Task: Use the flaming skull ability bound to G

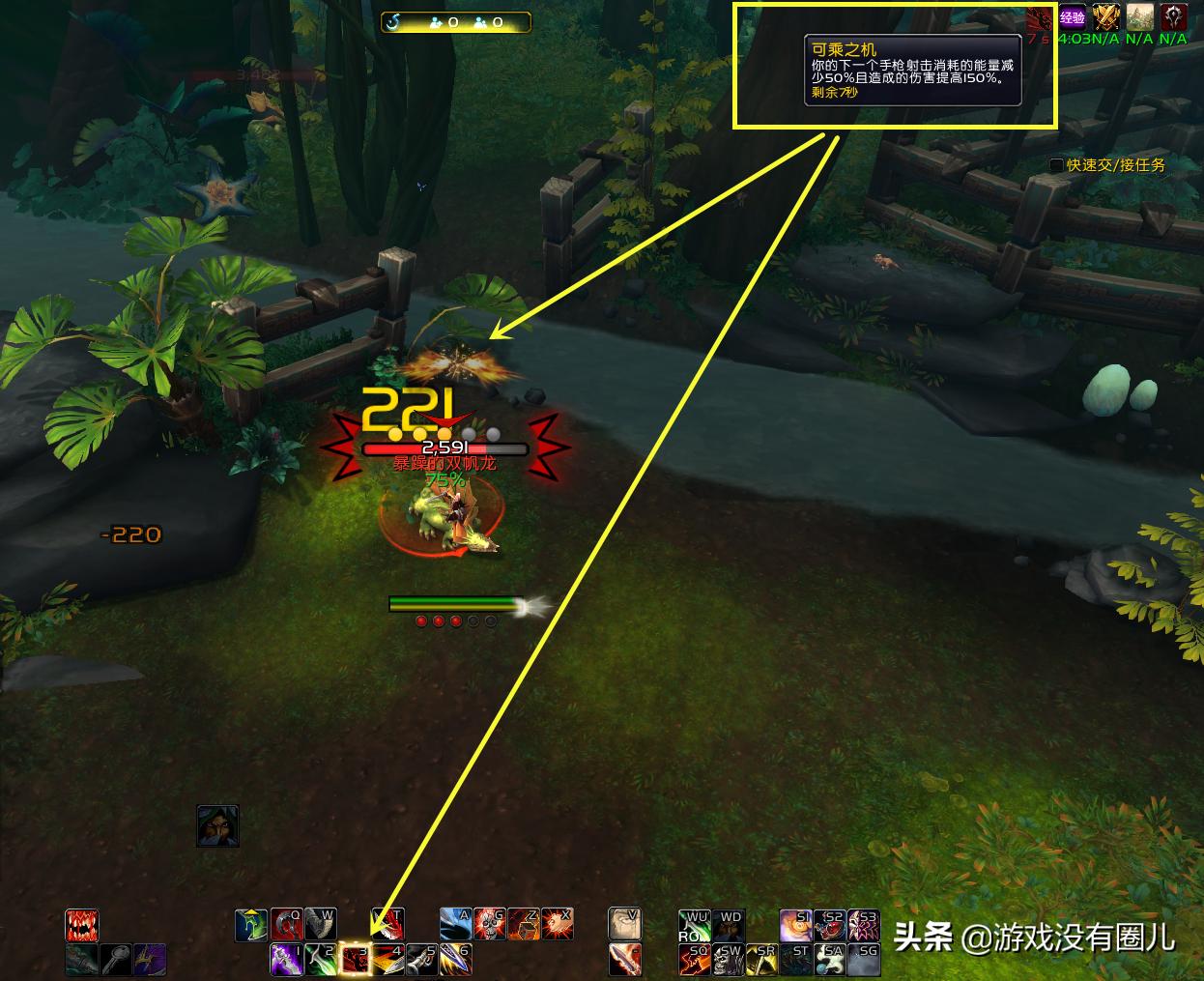Action: [x=490, y=925]
